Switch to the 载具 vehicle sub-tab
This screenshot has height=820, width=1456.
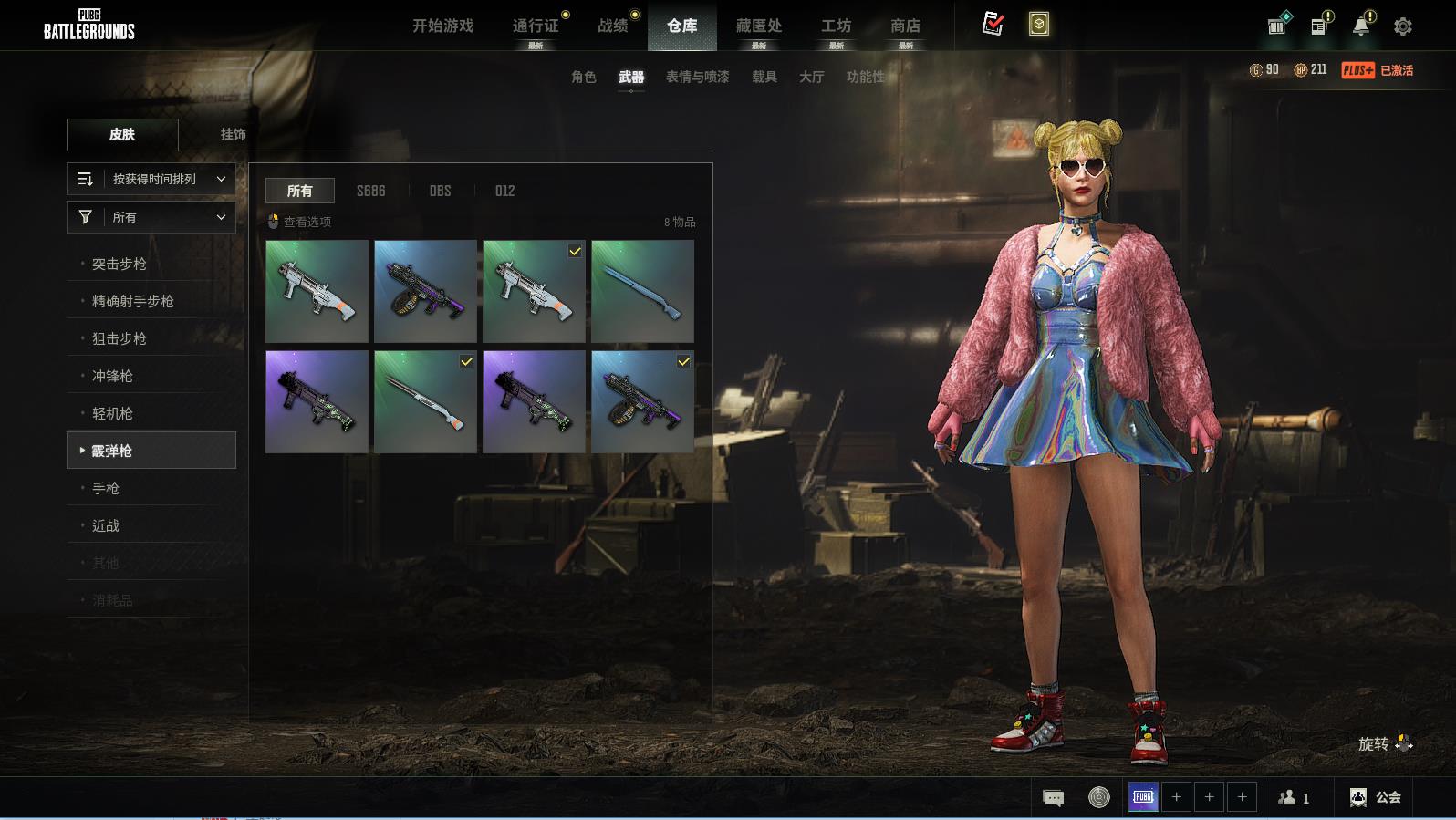(764, 77)
